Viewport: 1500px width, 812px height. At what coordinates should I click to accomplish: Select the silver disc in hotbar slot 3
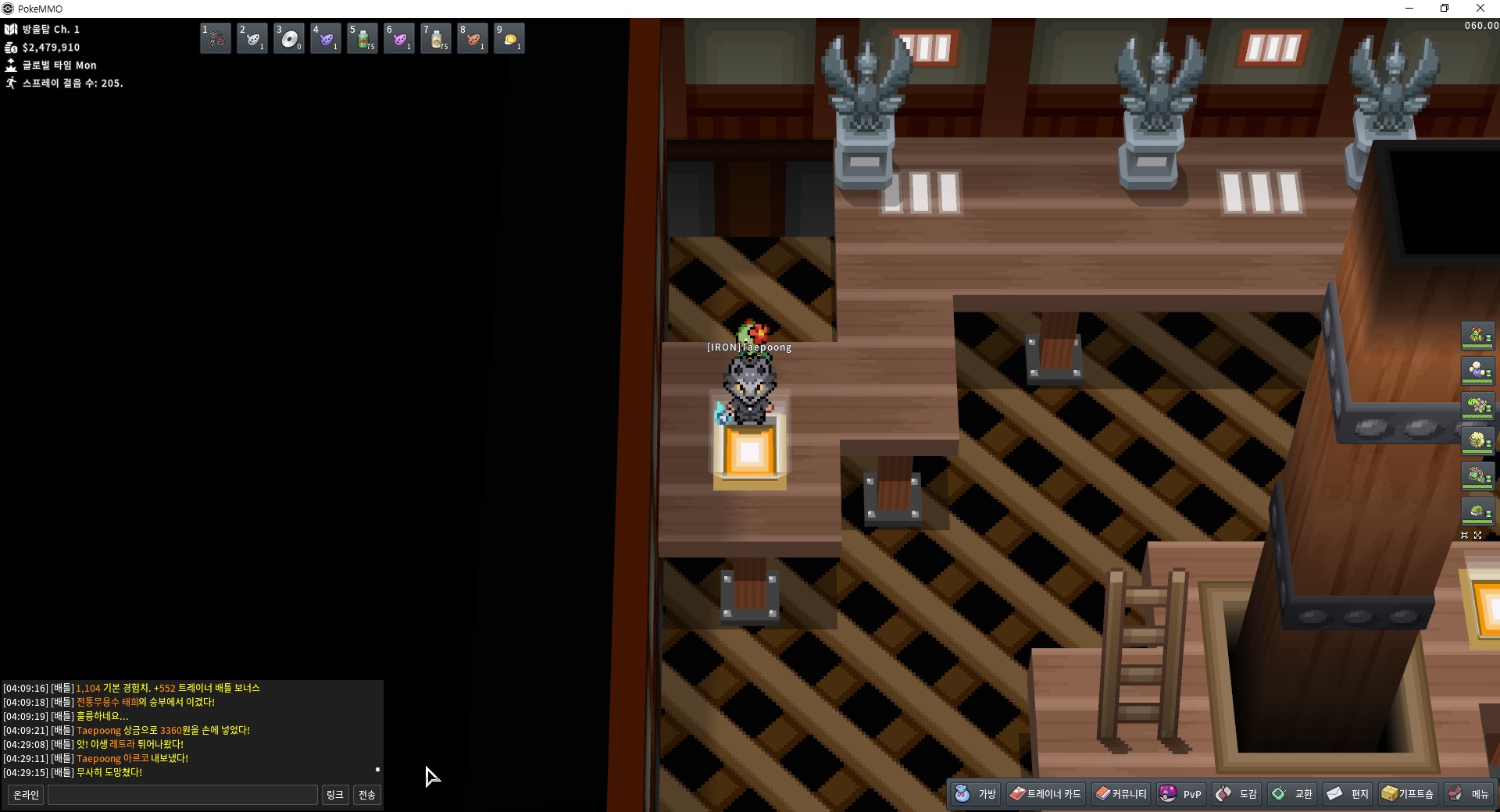(x=289, y=38)
